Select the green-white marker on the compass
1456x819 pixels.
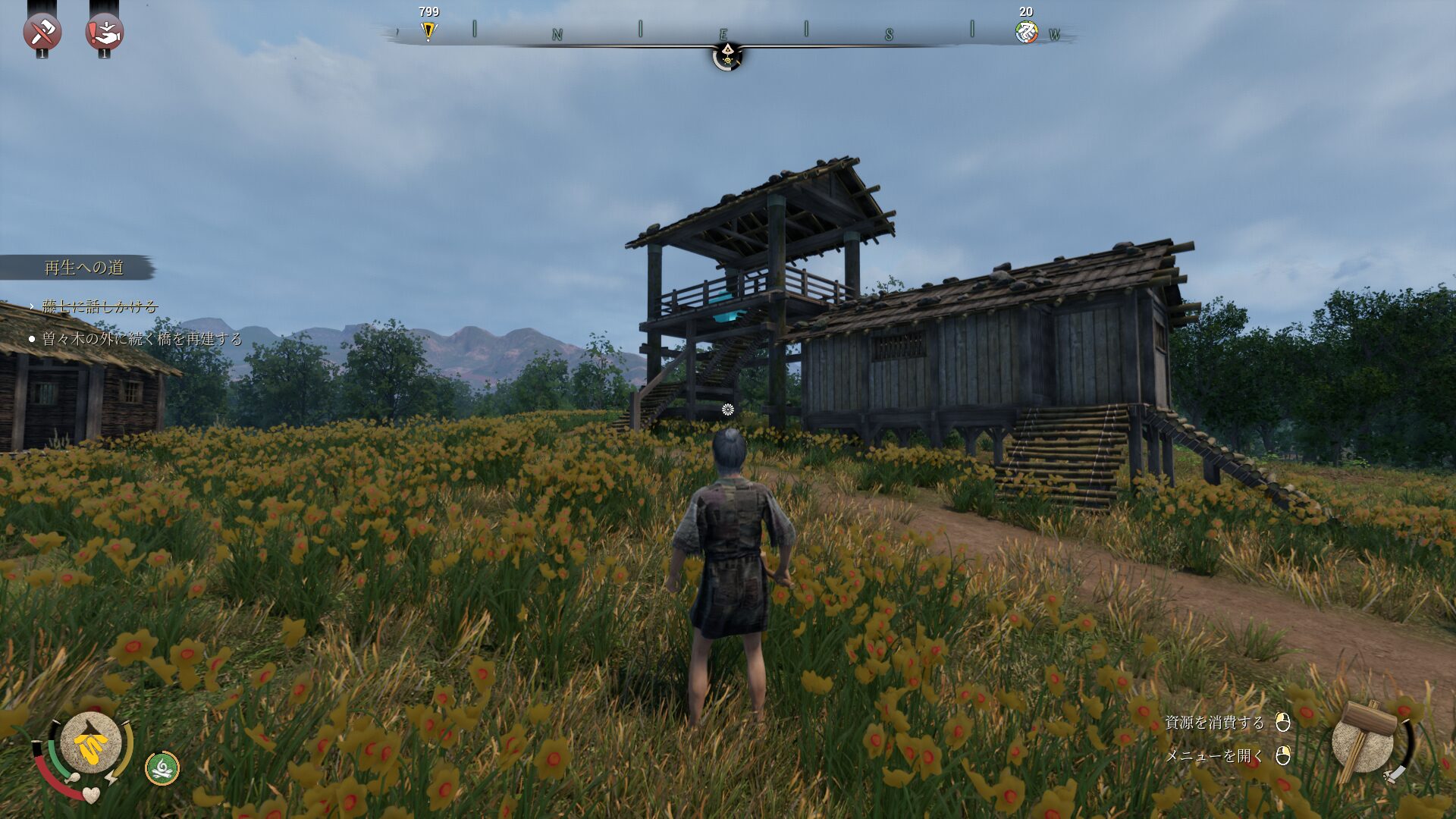(x=1026, y=32)
